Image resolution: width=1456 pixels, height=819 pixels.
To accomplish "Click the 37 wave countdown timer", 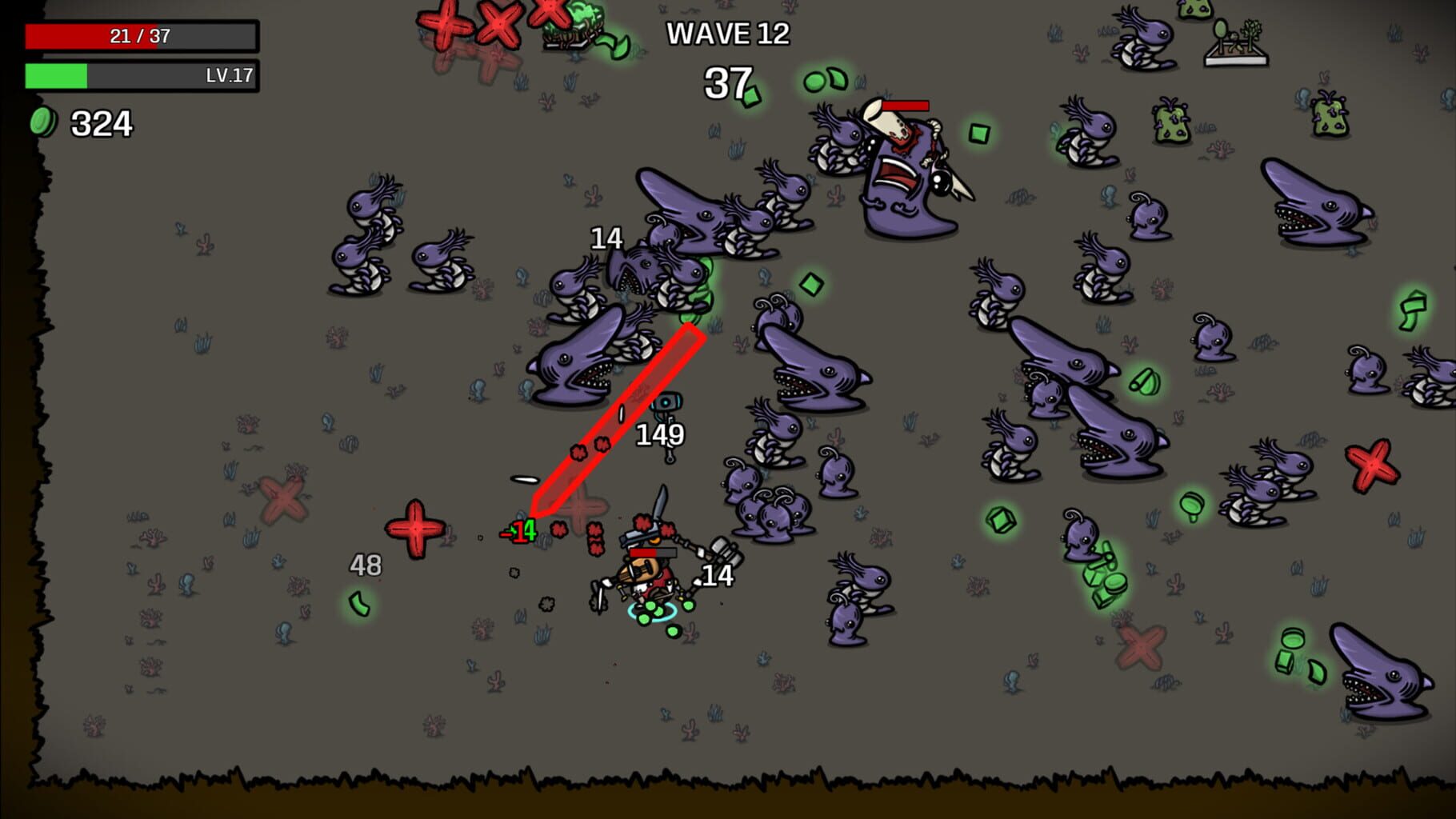I will tap(729, 82).
